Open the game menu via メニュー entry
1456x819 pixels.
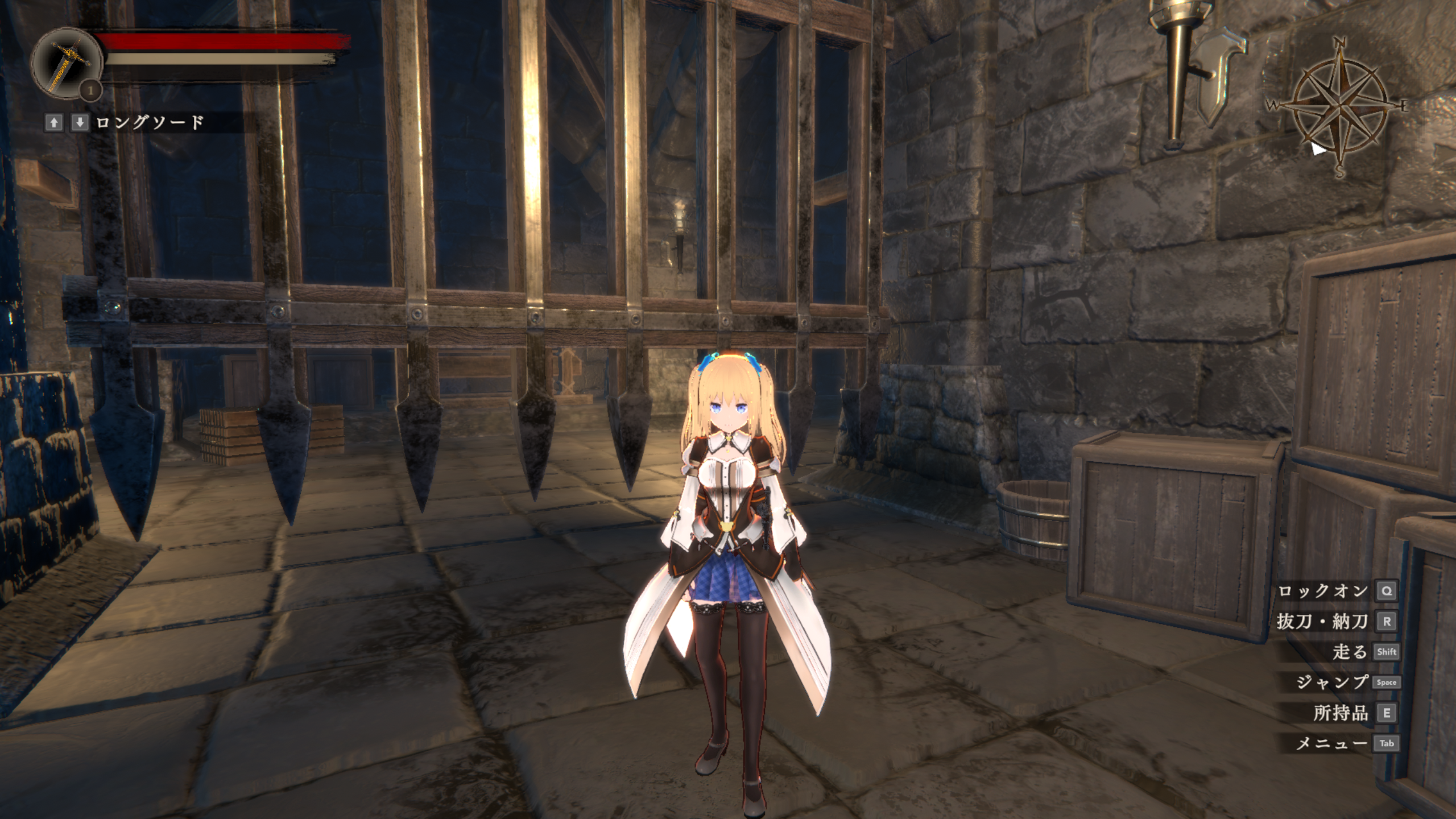pyautogui.click(x=1333, y=743)
